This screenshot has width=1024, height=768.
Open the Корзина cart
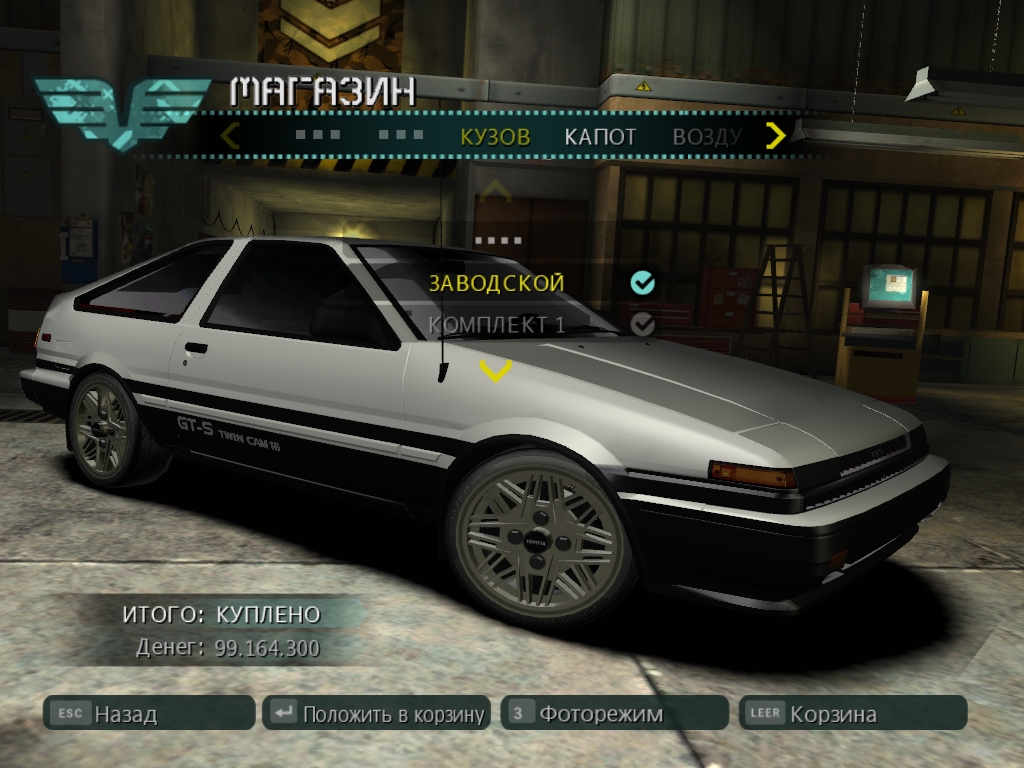coord(852,714)
